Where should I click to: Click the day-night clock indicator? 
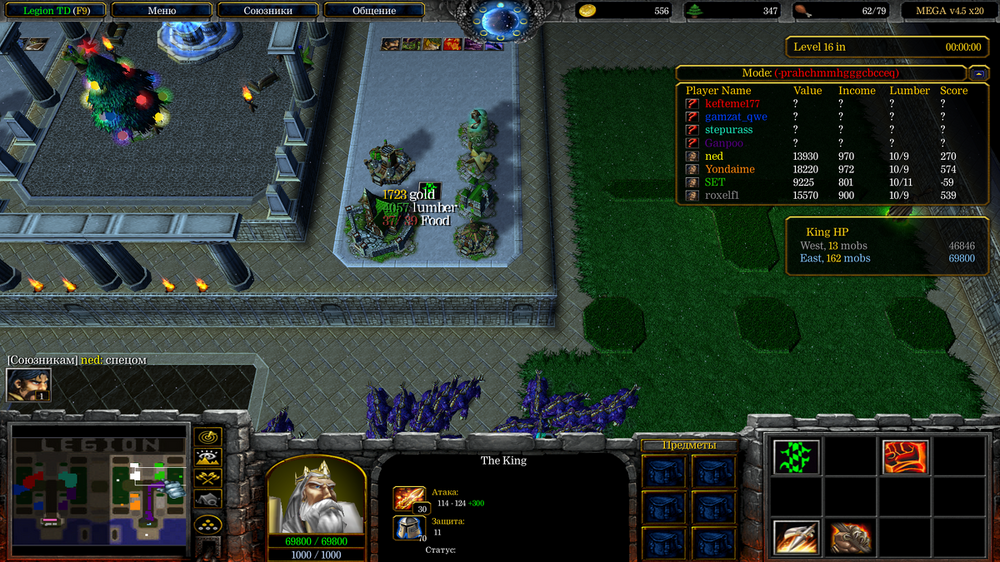point(498,18)
